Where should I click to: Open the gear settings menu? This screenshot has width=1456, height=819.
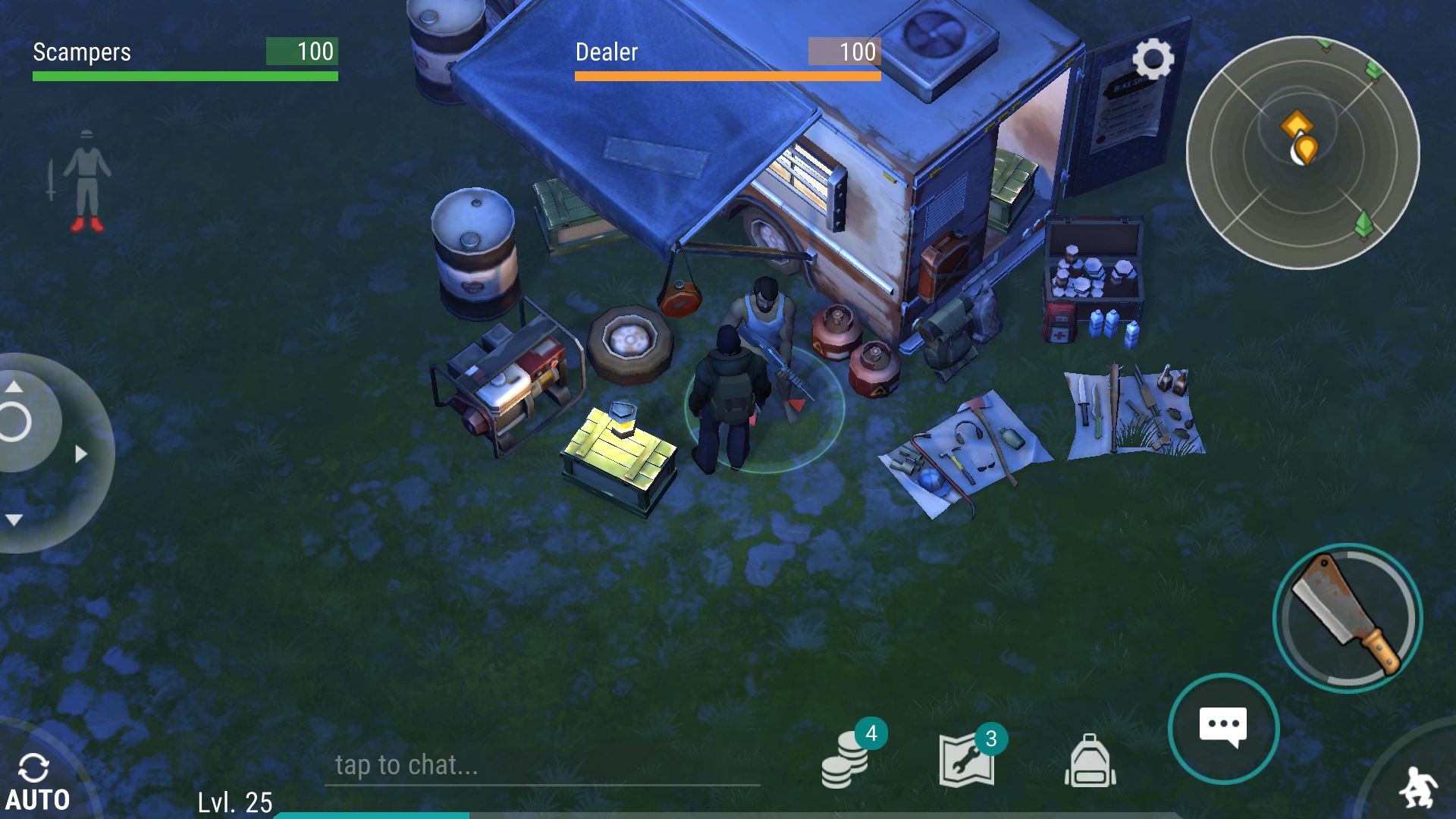pos(1153,59)
